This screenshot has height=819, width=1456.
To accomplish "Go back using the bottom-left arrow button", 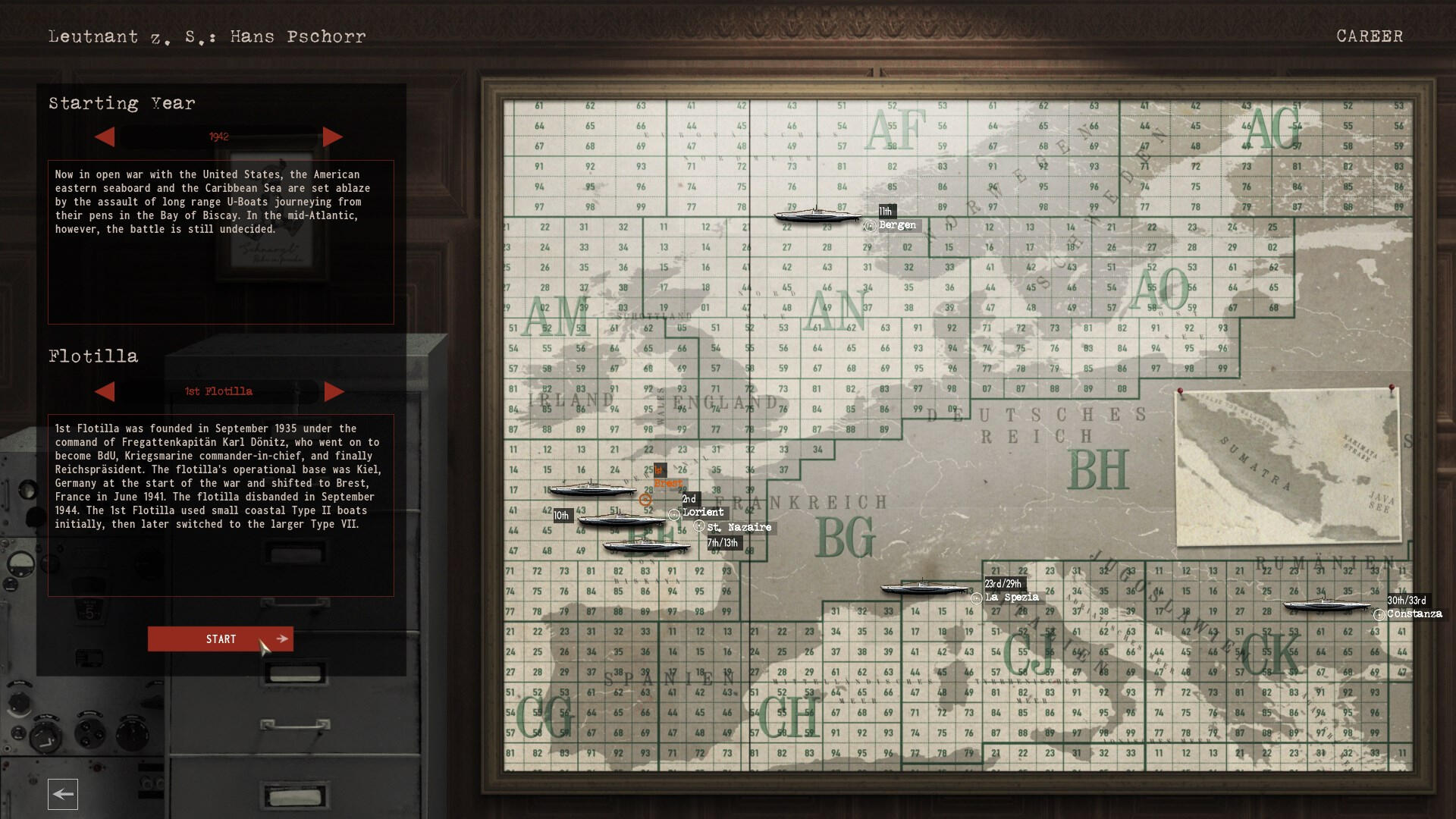I will pyautogui.click(x=63, y=794).
